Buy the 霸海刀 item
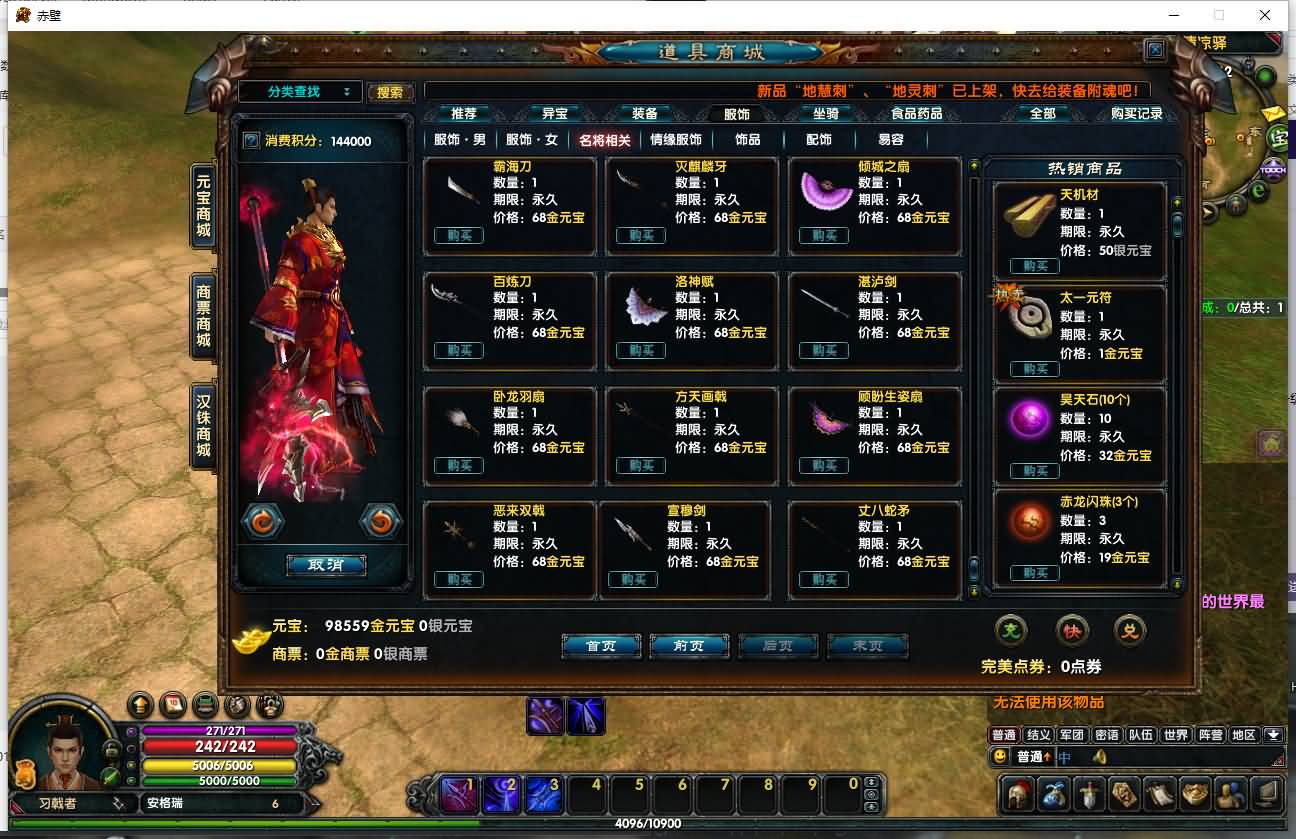 click(x=459, y=236)
